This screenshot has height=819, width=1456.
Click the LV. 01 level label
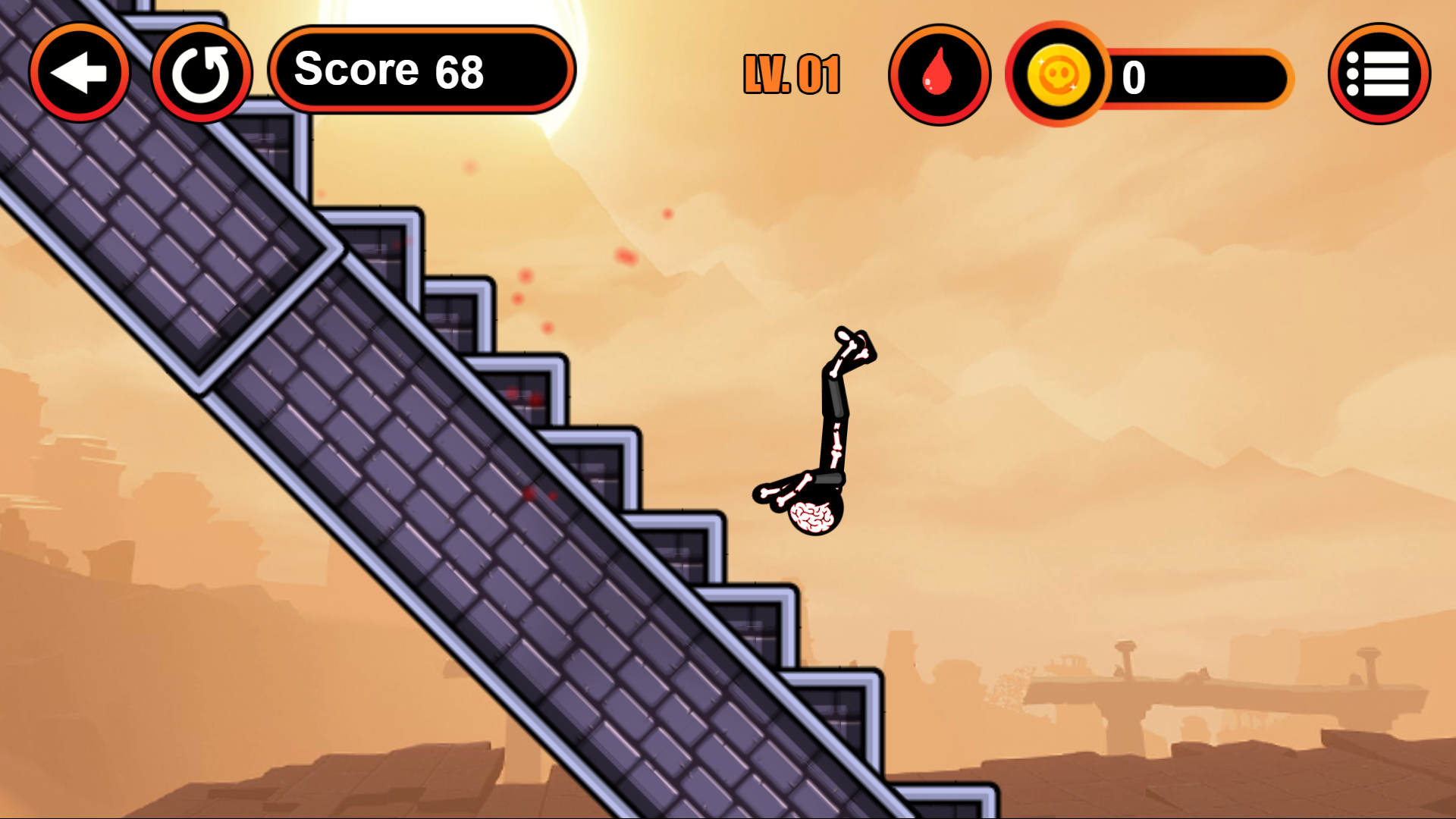pos(791,74)
